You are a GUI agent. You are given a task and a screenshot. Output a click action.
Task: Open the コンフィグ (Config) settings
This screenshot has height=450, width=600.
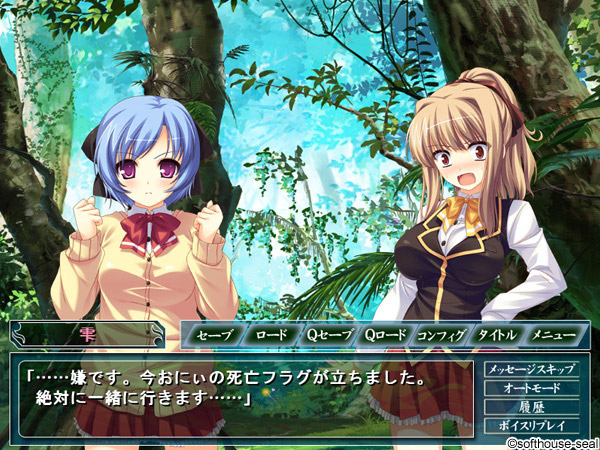(441, 335)
